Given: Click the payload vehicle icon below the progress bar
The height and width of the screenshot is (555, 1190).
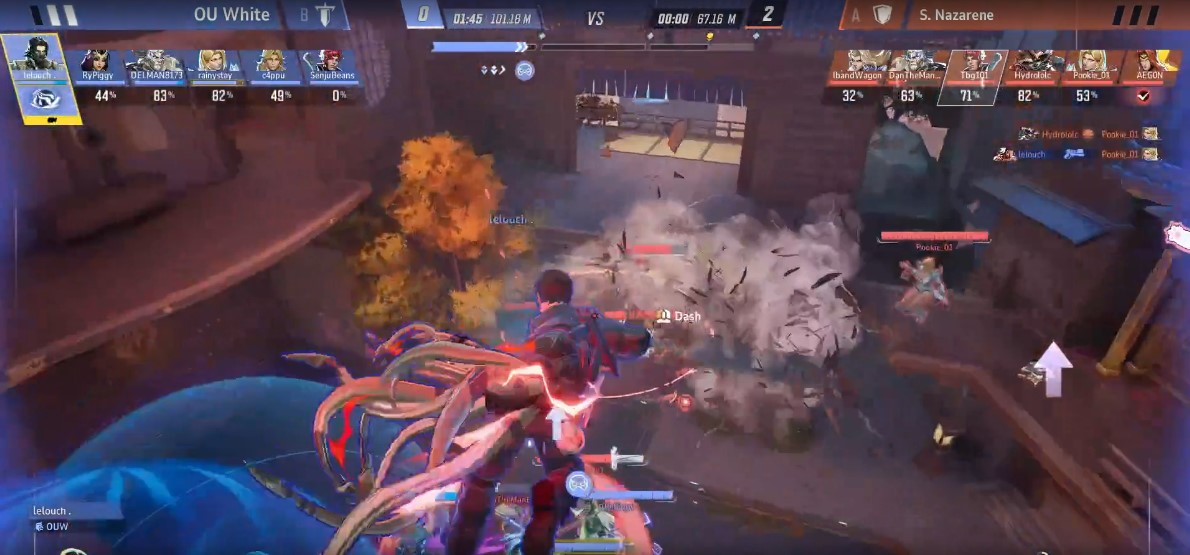Looking at the screenshot, I should tap(524, 70).
